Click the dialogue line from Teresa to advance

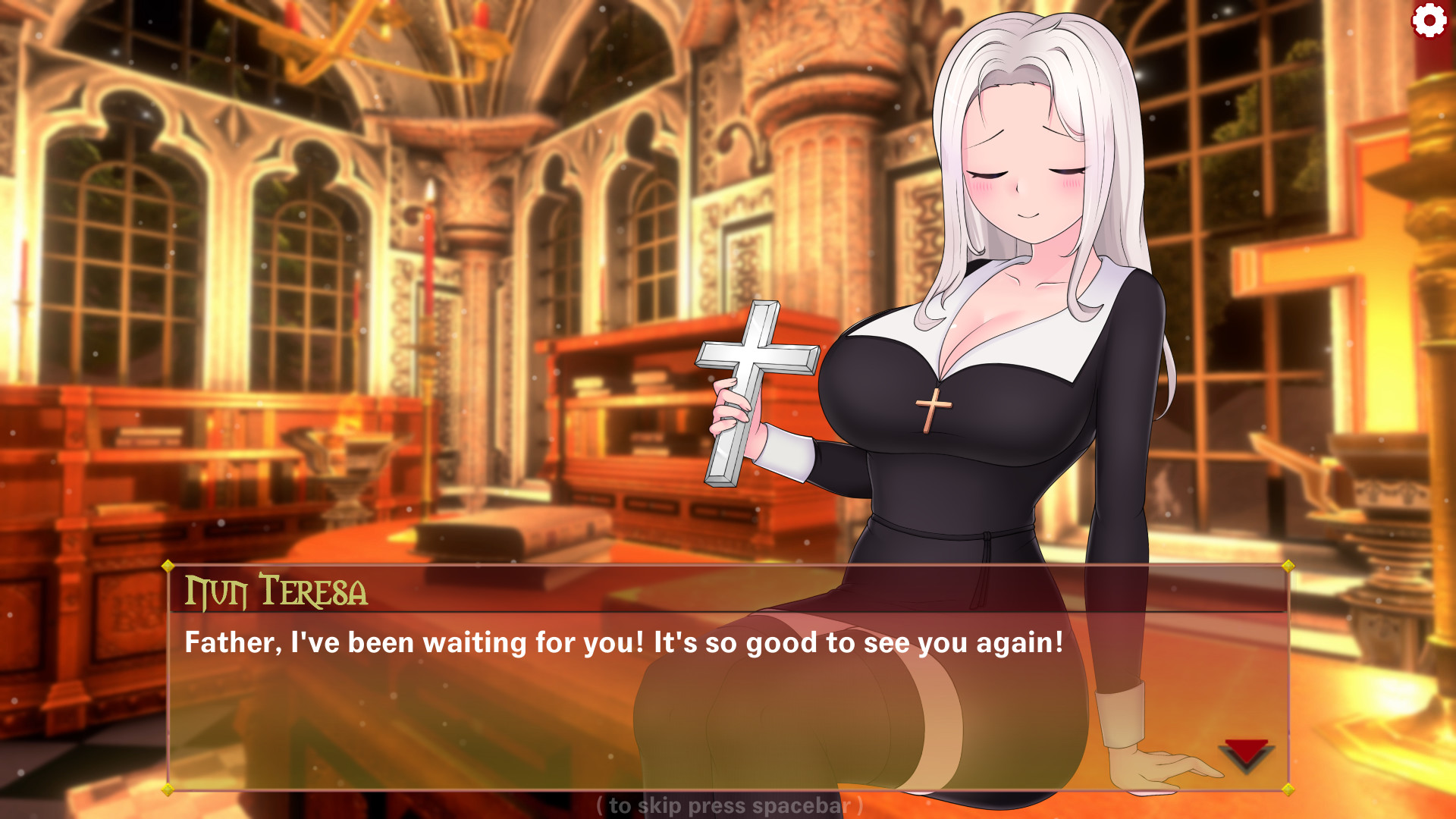[x=622, y=642]
